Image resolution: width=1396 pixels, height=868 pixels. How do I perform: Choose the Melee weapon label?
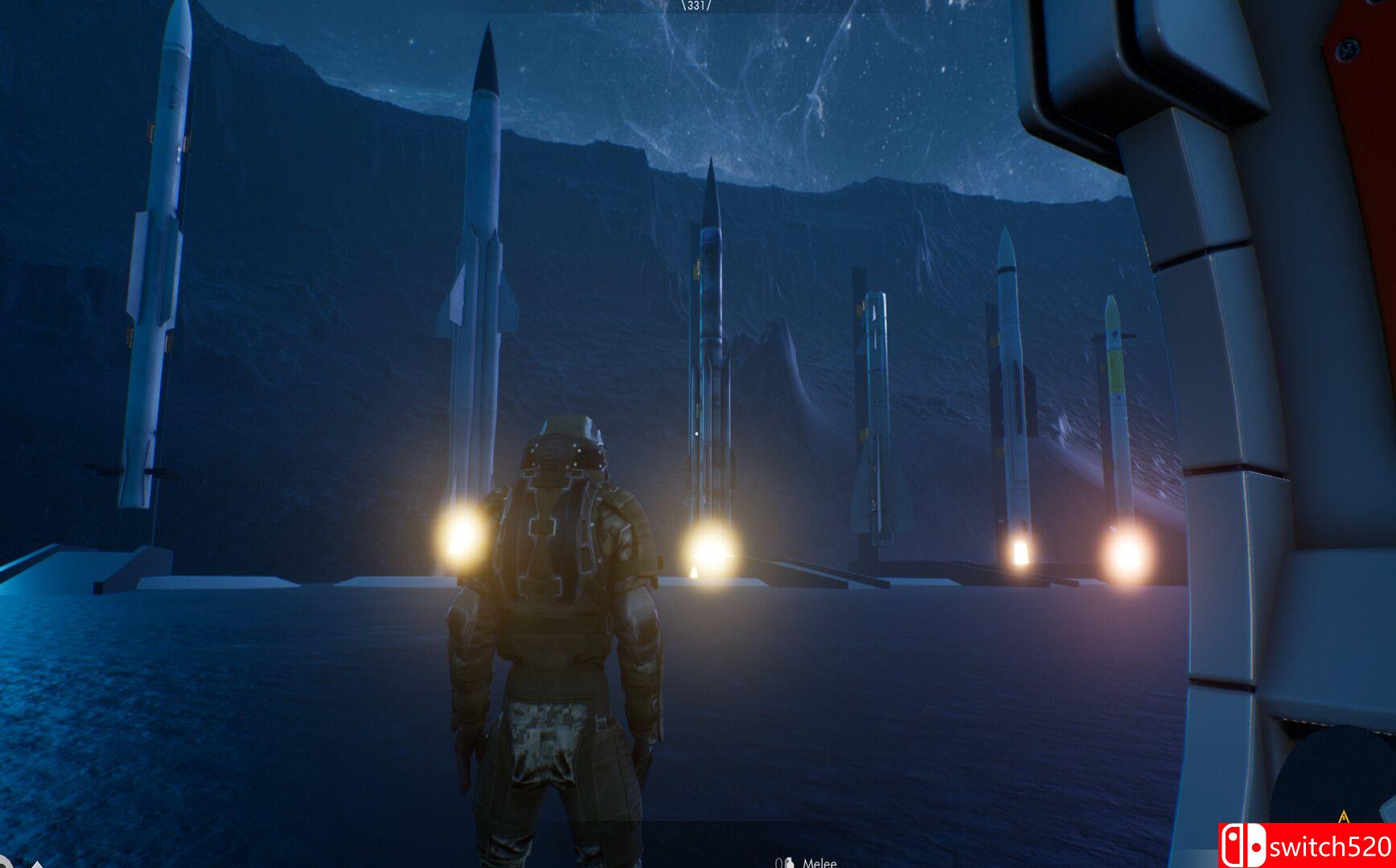pos(819,862)
